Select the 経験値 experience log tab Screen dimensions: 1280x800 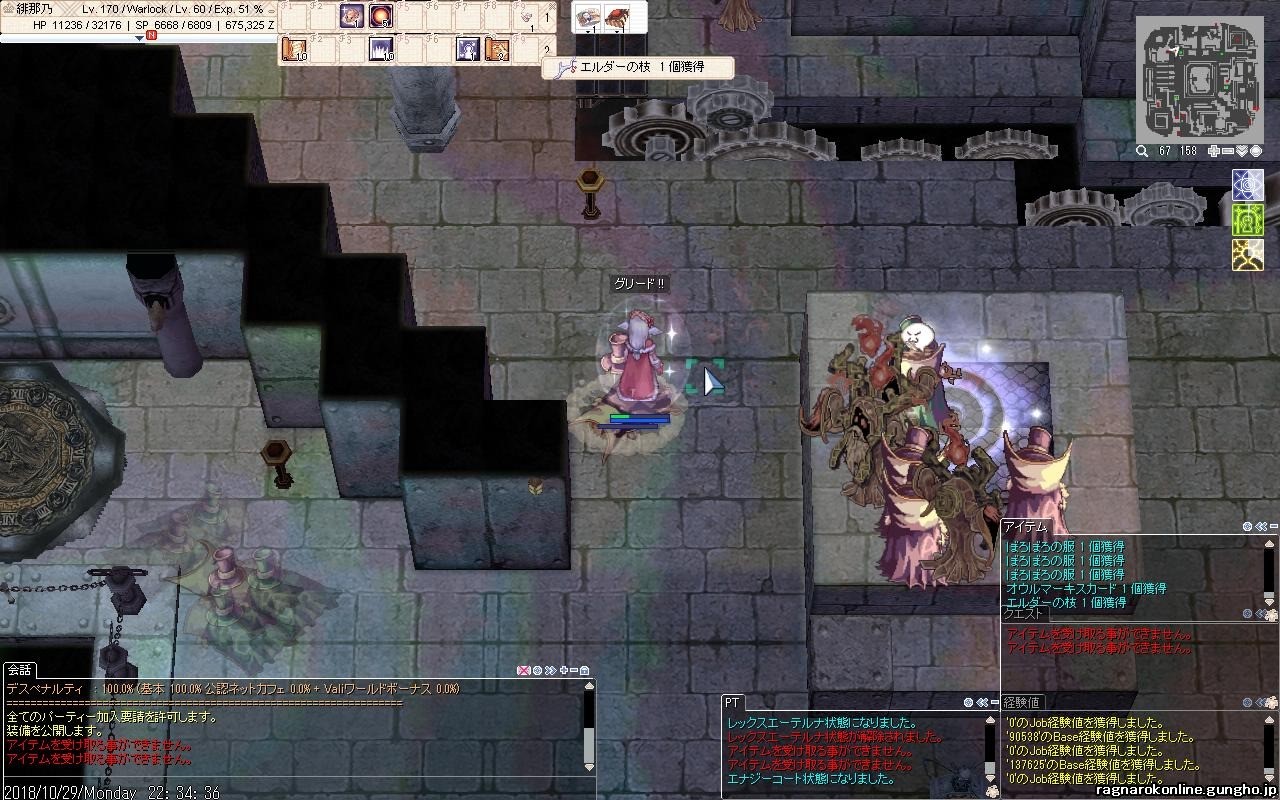pos(1022,703)
